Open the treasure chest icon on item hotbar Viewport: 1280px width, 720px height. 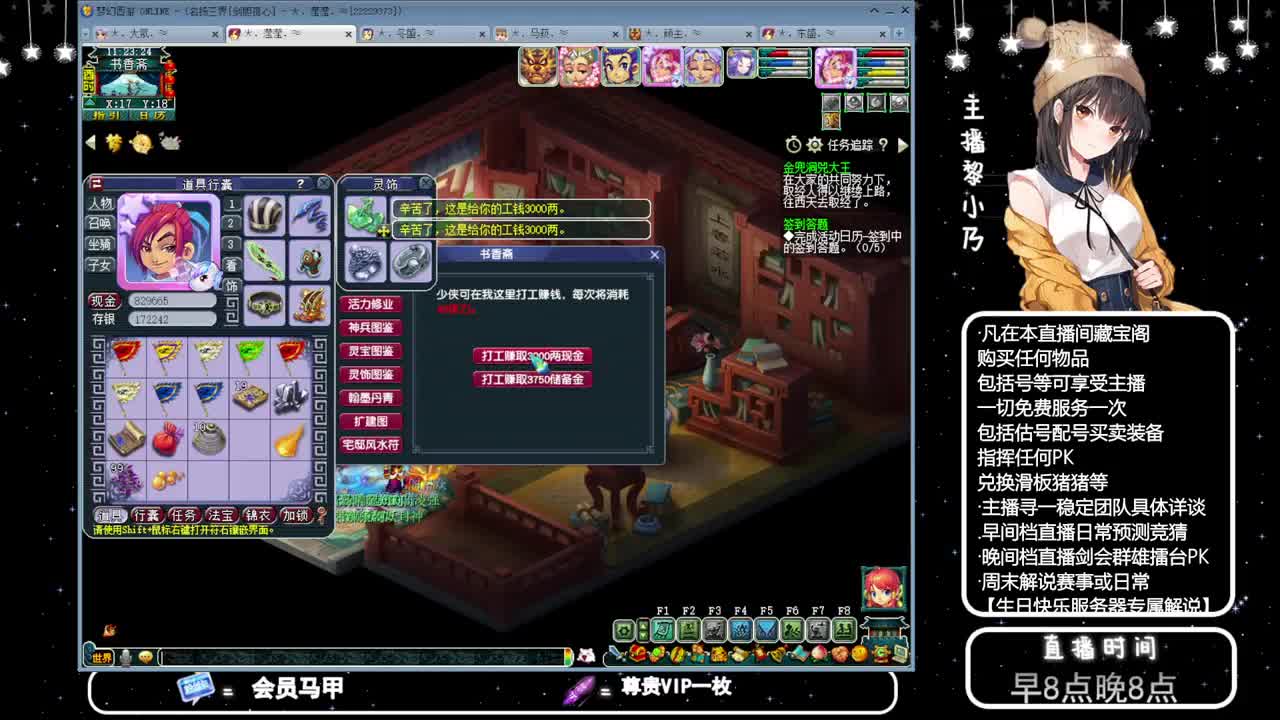point(636,653)
